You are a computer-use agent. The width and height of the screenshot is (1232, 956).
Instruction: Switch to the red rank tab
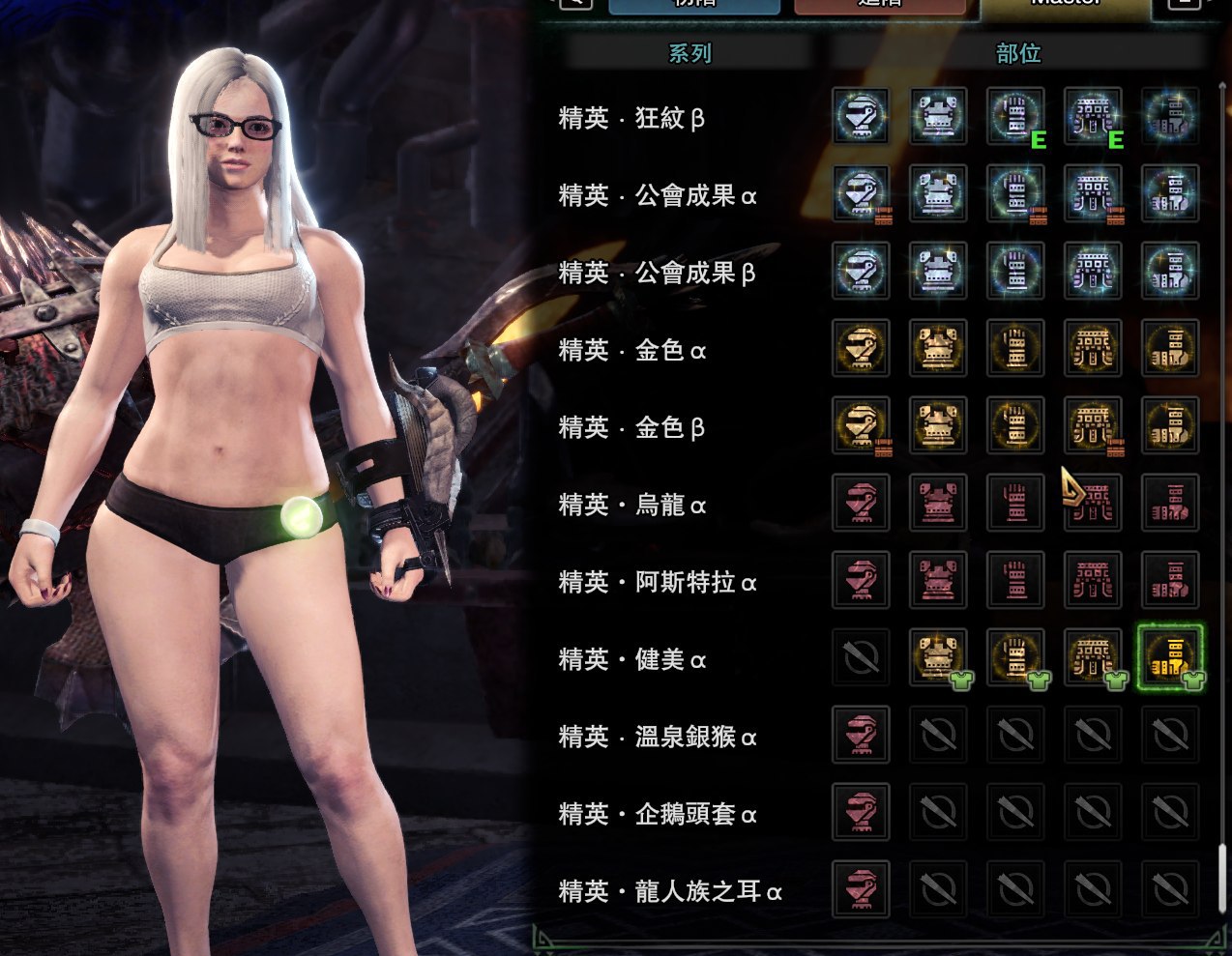[x=879, y=5]
